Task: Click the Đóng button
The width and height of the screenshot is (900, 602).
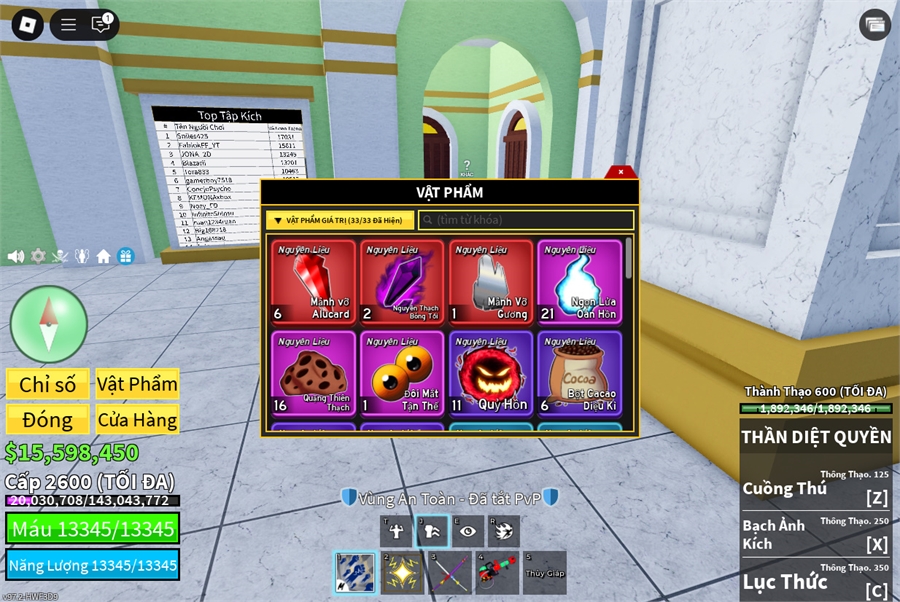Action: coord(47,419)
